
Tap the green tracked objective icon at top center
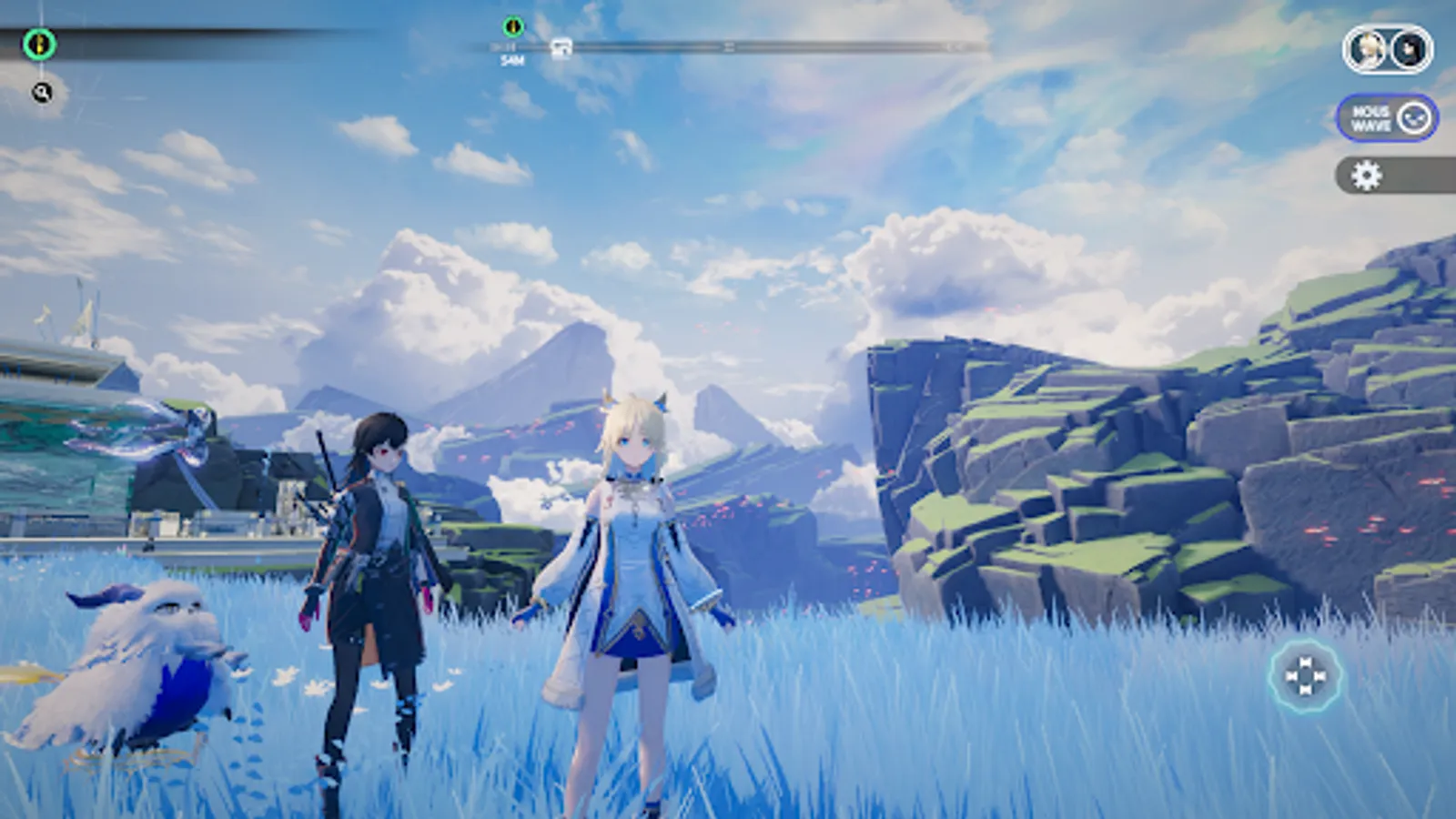(514, 25)
